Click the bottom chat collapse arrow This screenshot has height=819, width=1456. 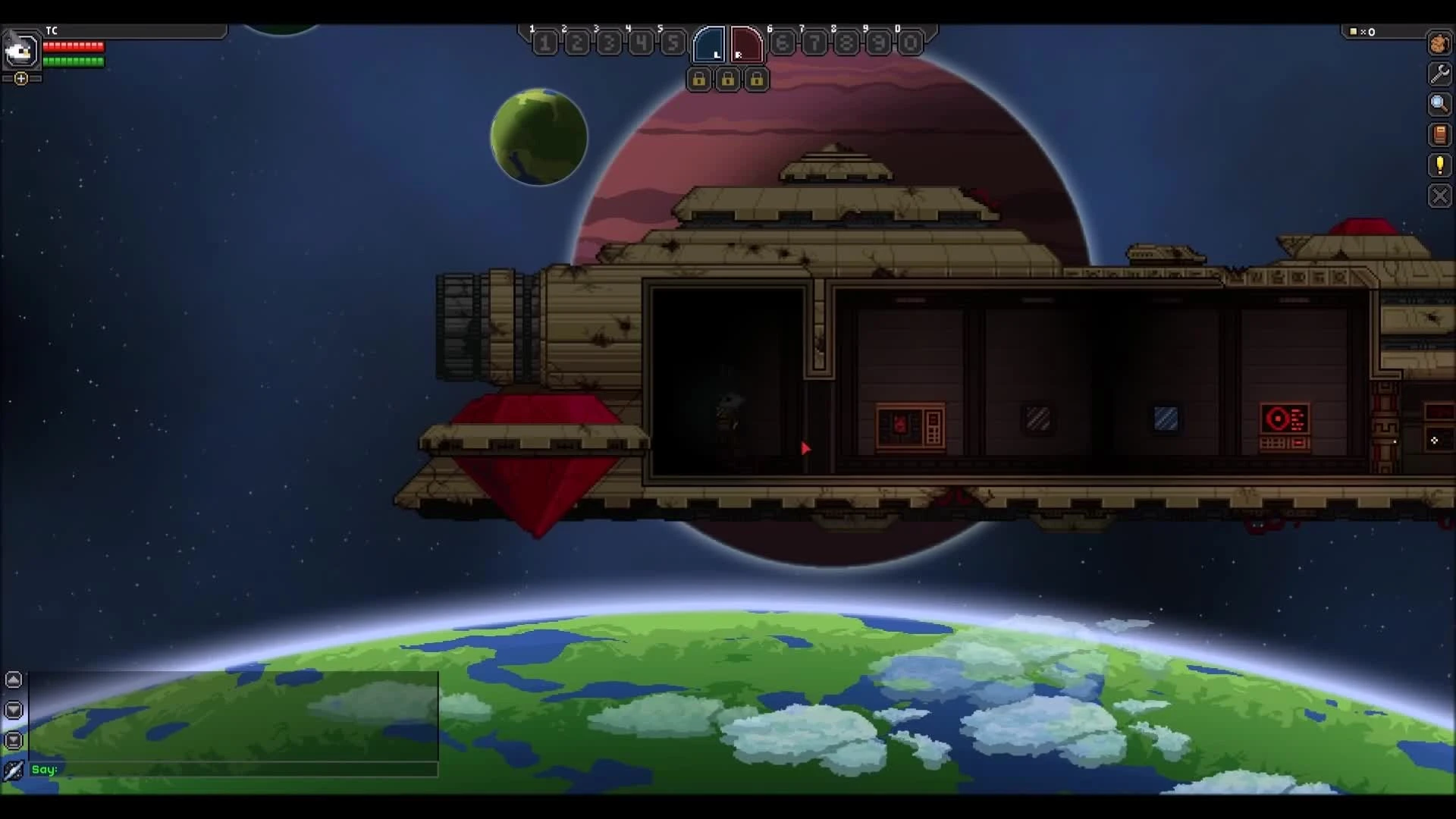point(14,740)
